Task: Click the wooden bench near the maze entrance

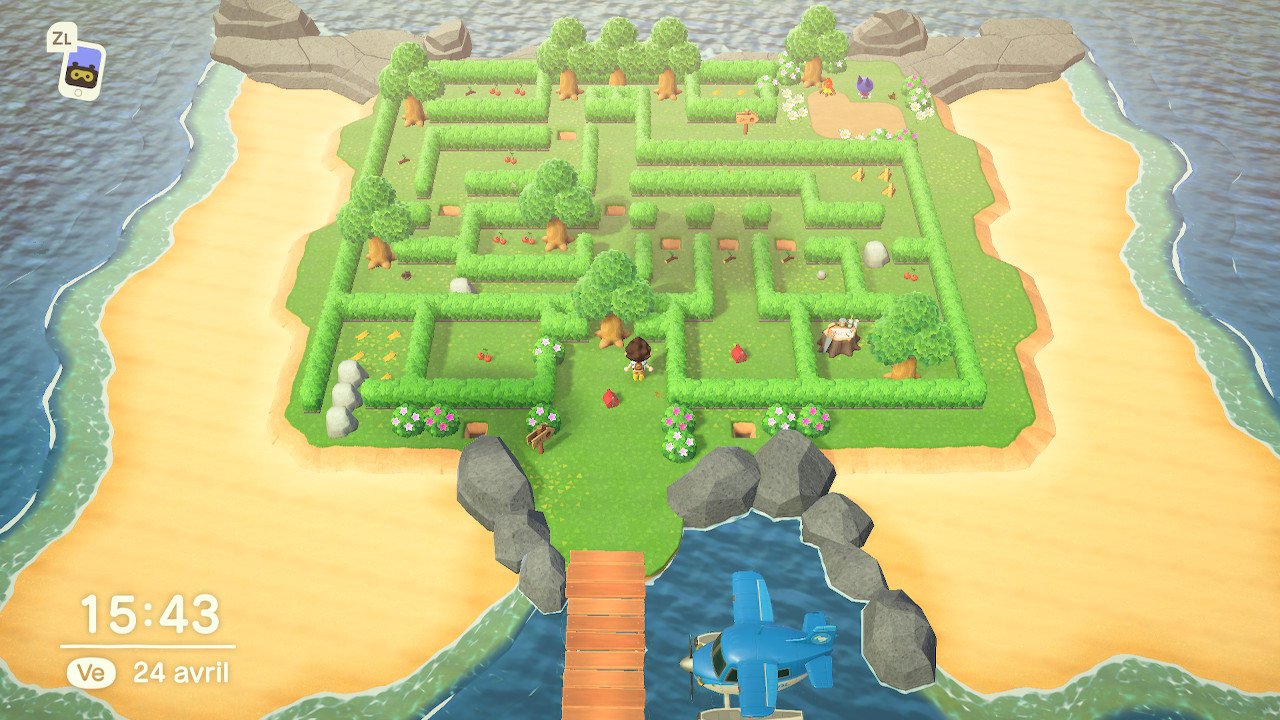Action: point(539,437)
